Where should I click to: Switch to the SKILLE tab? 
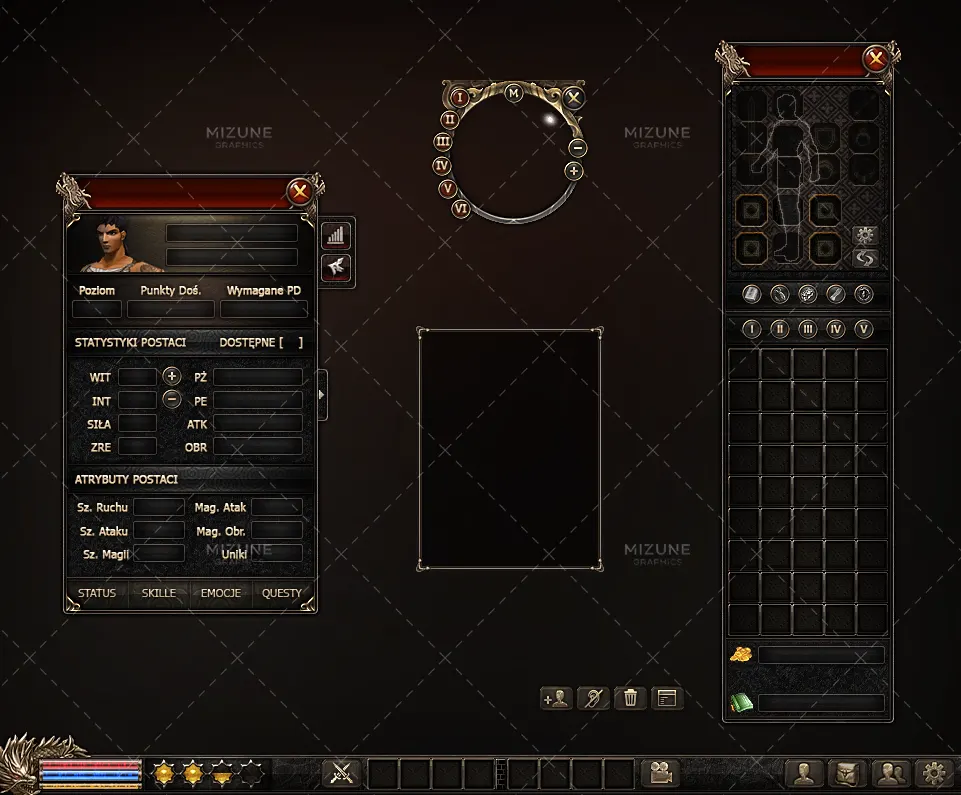coord(158,593)
